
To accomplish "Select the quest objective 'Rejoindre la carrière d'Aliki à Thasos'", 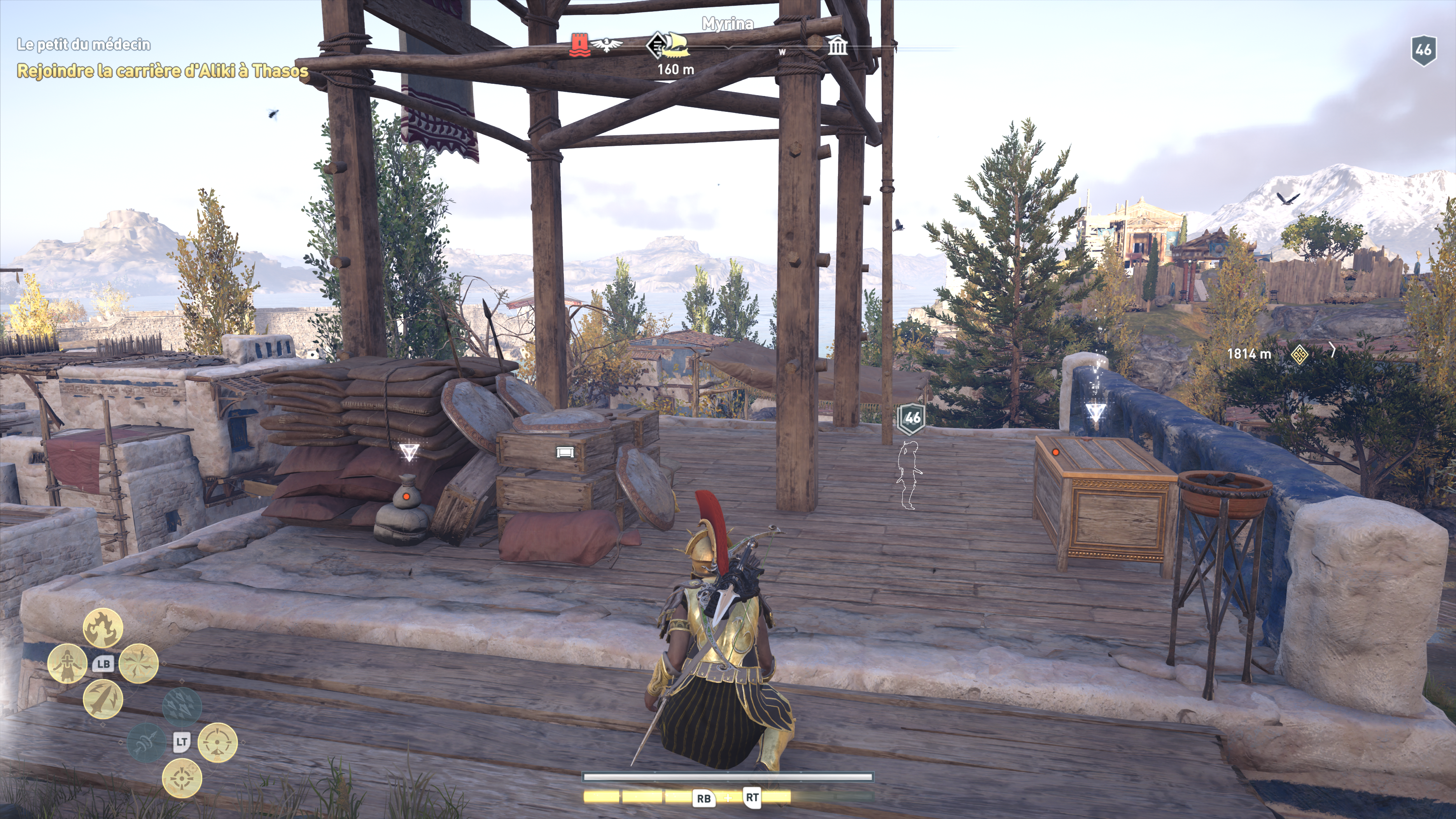I will tap(163, 71).
